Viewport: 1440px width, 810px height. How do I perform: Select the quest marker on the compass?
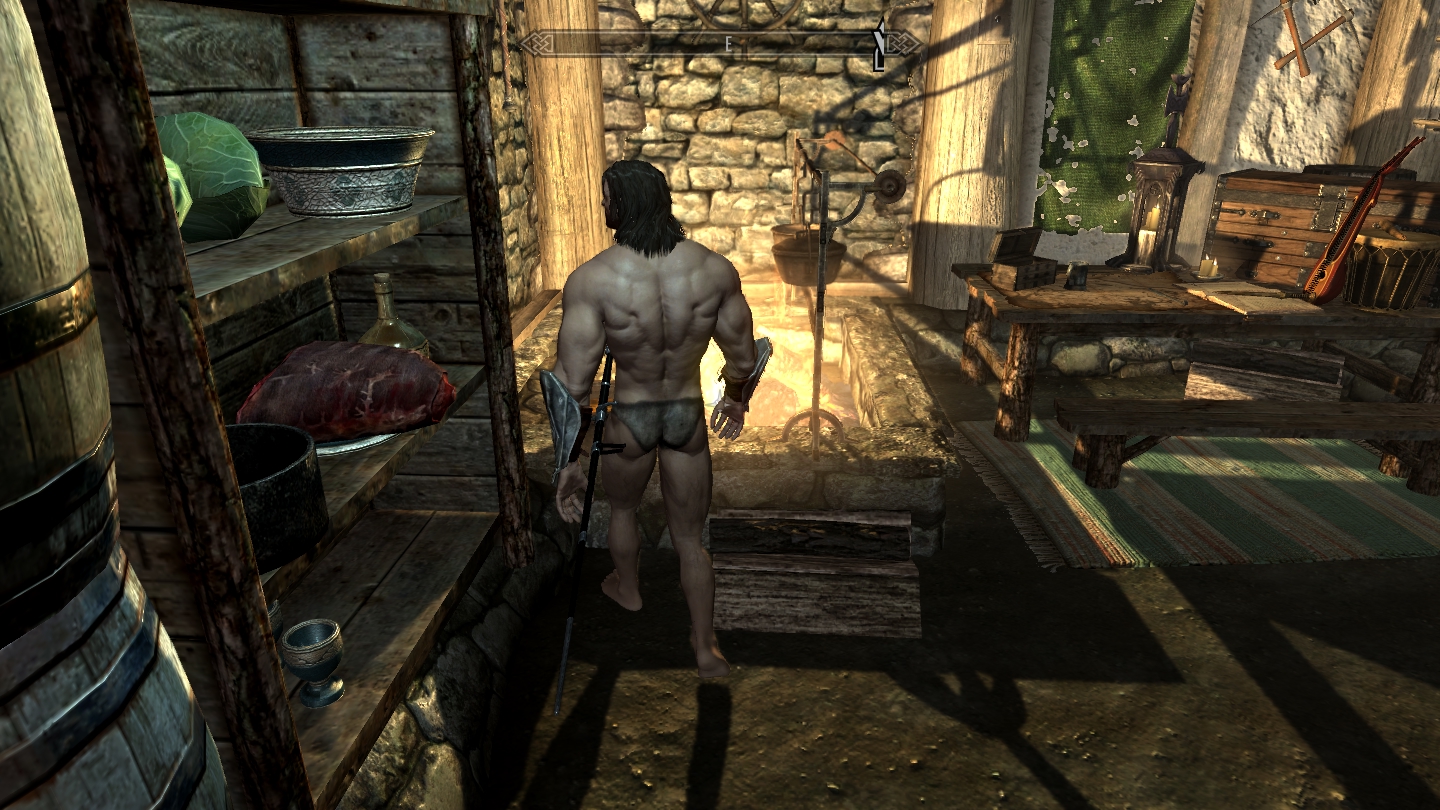(x=879, y=46)
